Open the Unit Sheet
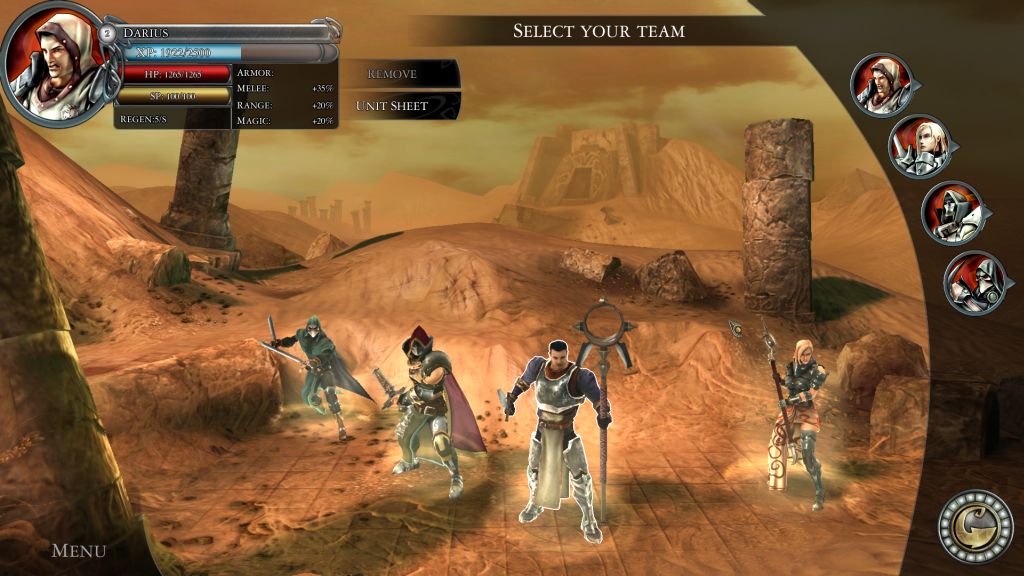This screenshot has height=576, width=1024. coord(393,106)
